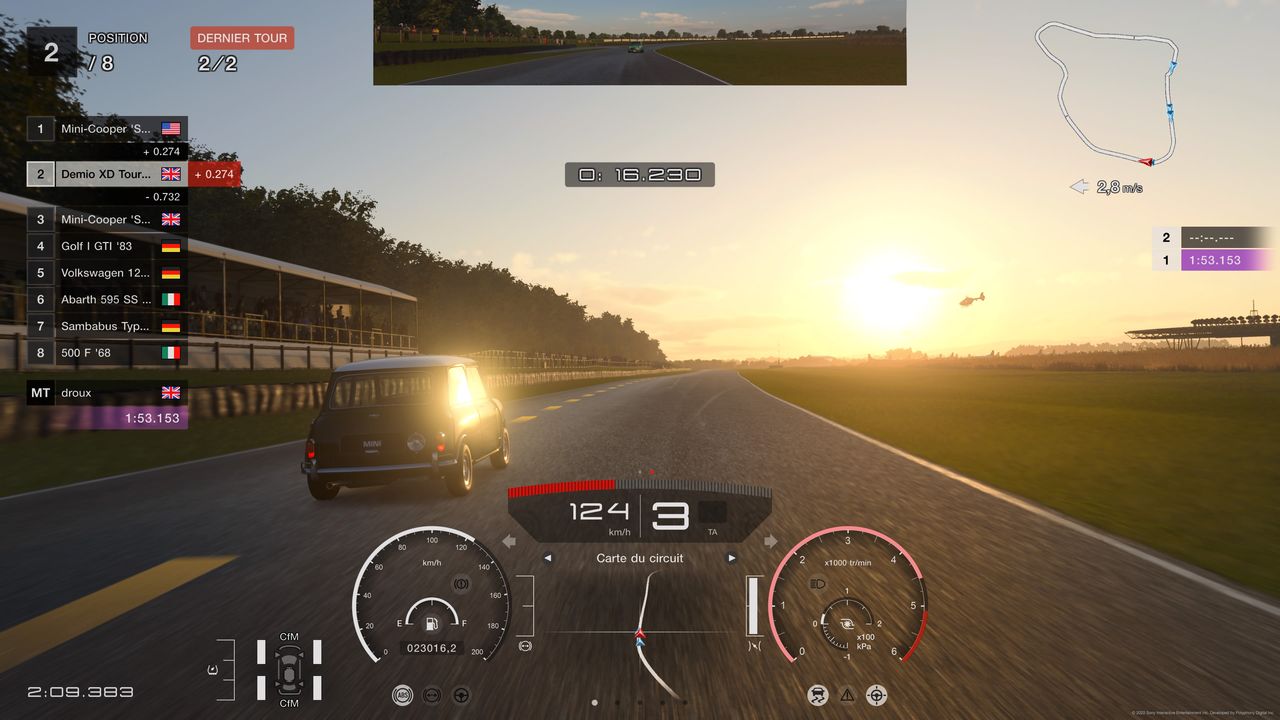Screen dimensions: 1280x720
Task: Toggle the steering wheel assist icon
Action: [462, 695]
